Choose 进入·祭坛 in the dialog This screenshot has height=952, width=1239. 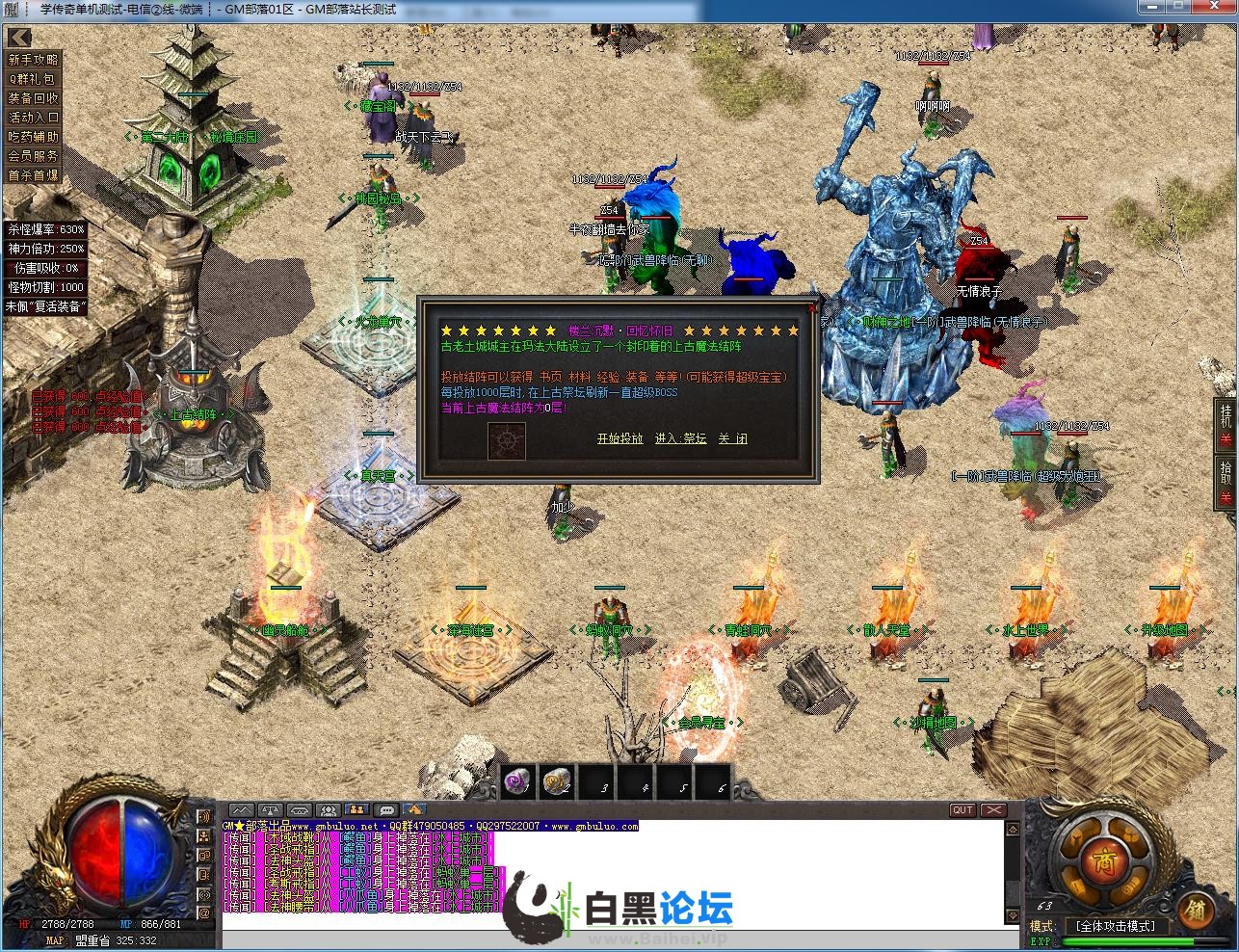(x=680, y=438)
